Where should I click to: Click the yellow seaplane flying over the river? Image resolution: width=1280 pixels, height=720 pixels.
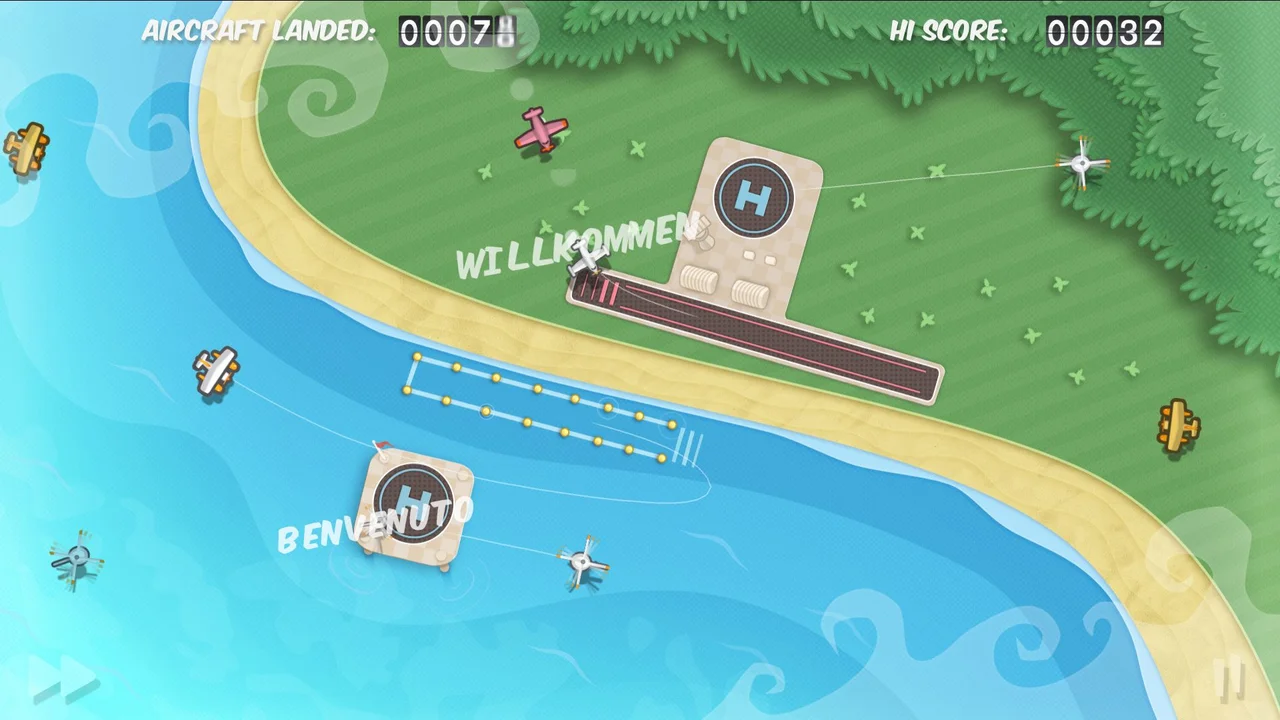[215, 372]
